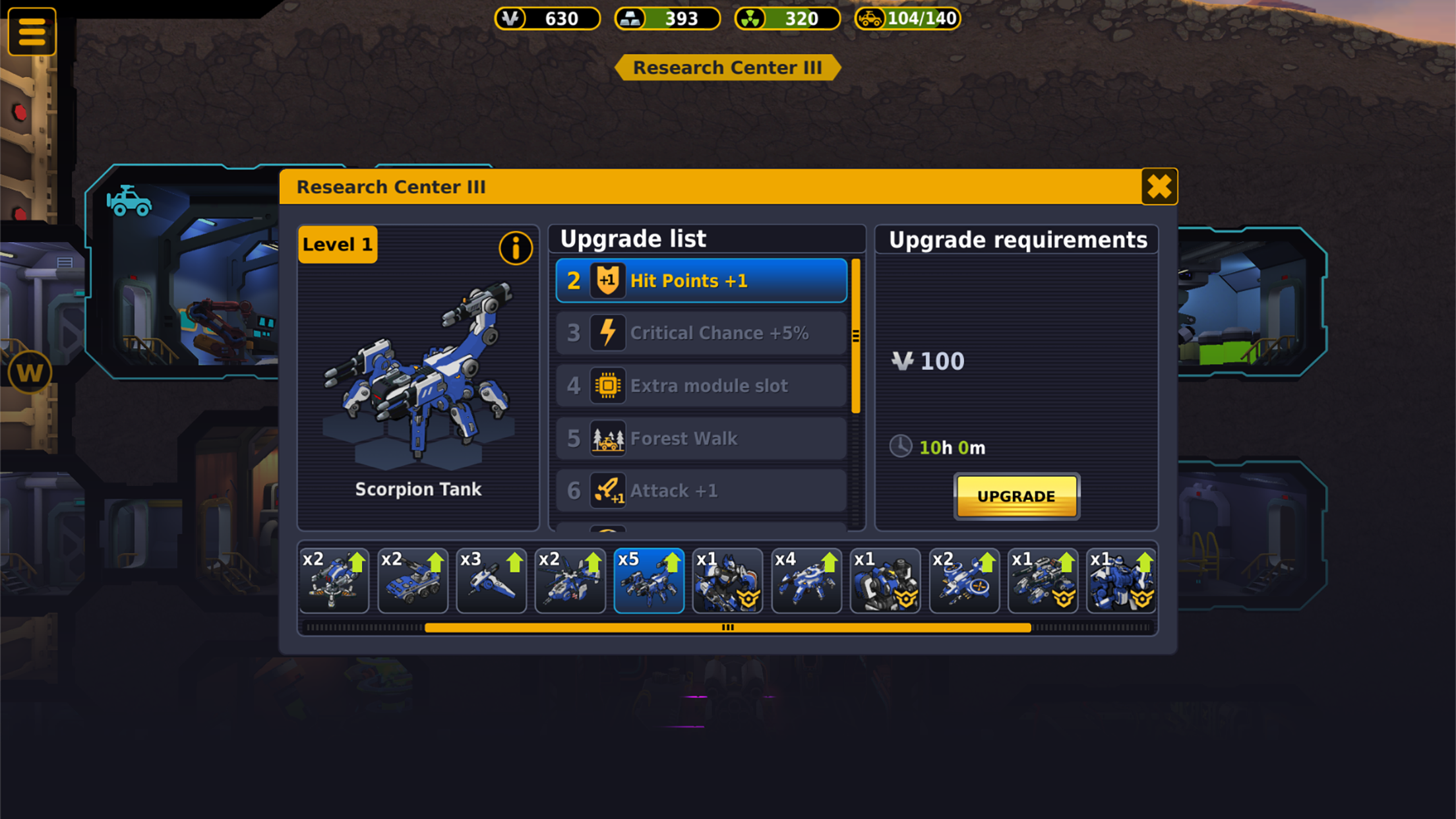
Task: Click the Research Center III title banner
Action: (x=728, y=67)
